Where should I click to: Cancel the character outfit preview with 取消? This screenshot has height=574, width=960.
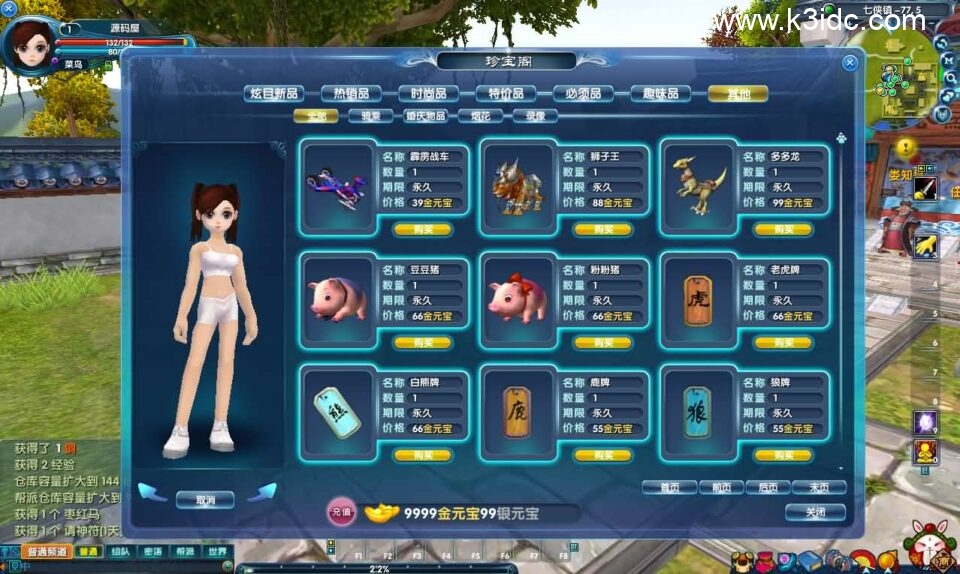(205, 499)
